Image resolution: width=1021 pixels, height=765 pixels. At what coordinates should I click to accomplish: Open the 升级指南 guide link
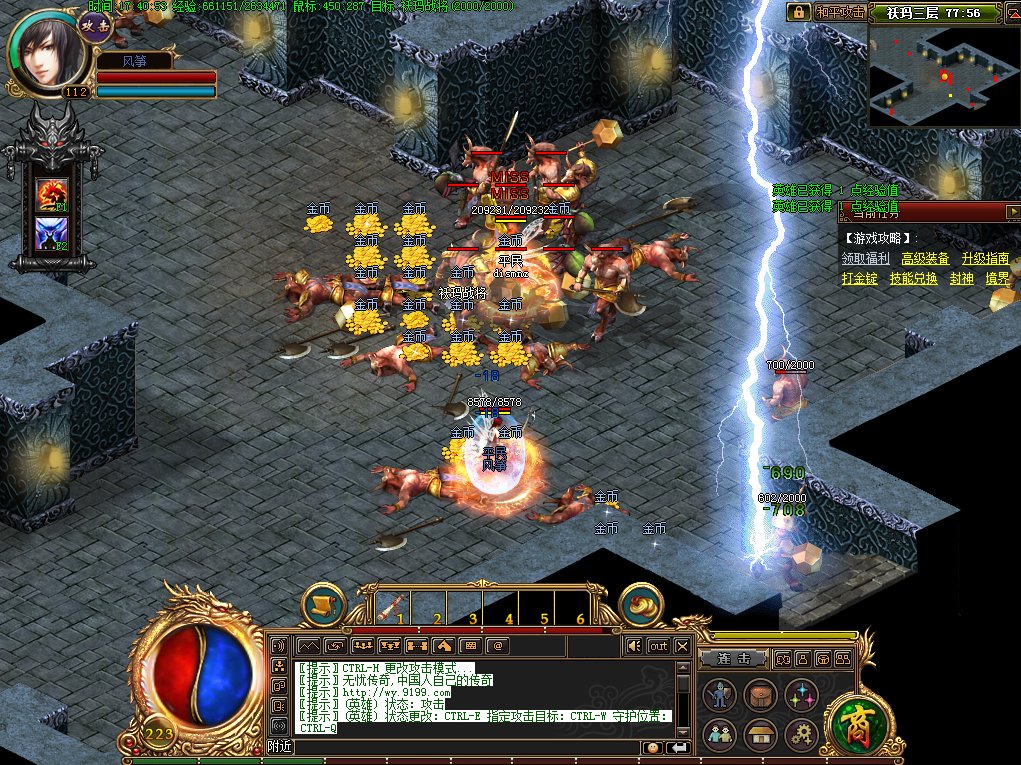985,258
